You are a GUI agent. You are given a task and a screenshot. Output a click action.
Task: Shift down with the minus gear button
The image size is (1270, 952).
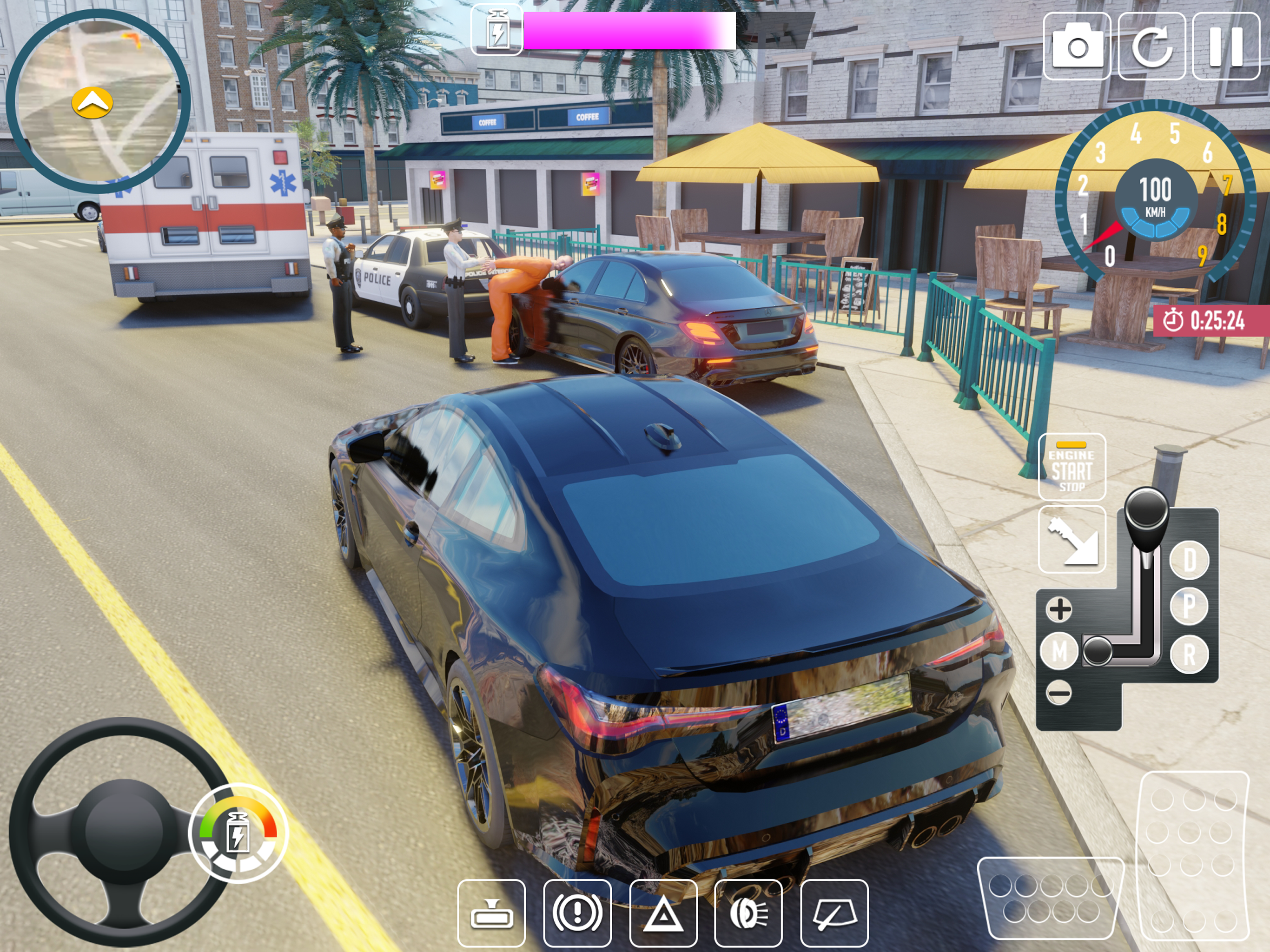pyautogui.click(x=1059, y=693)
